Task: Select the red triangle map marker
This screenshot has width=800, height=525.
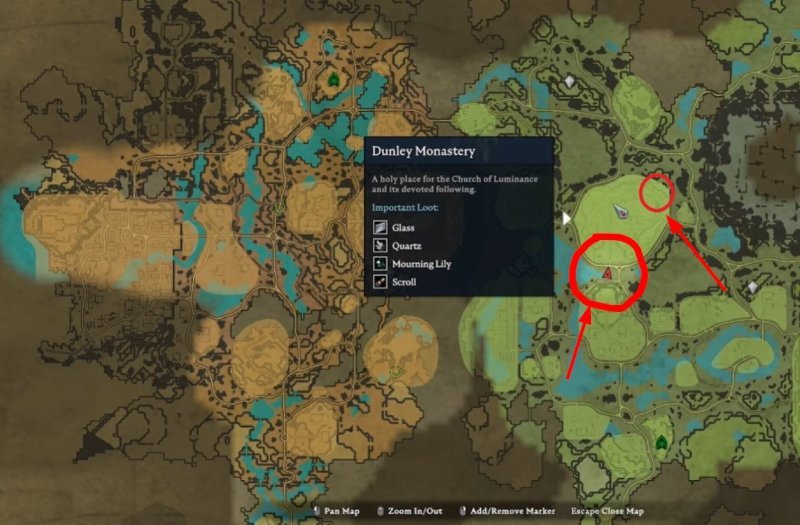Action: (608, 272)
